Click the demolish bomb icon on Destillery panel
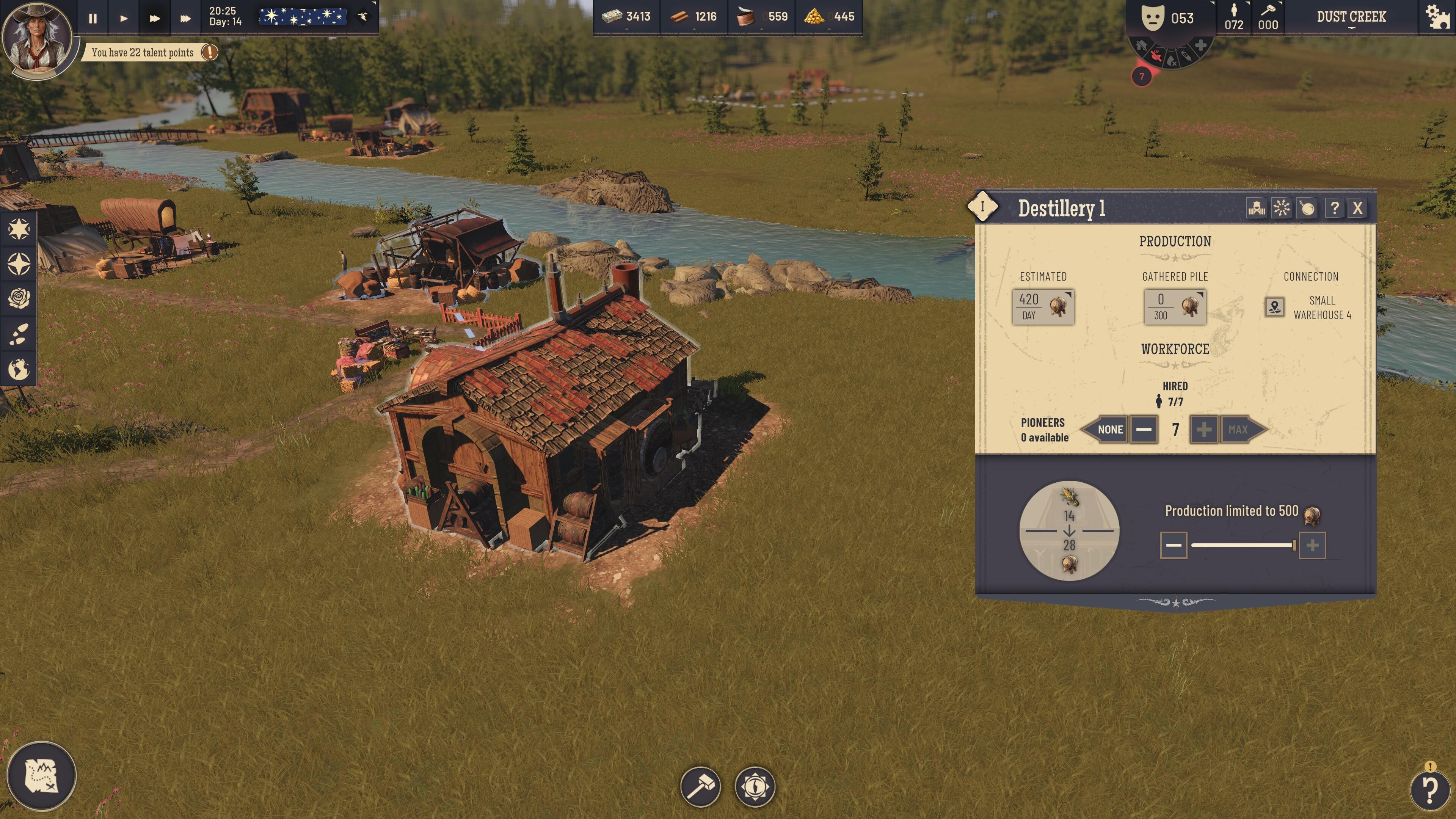The width and height of the screenshot is (1456, 819). [x=1306, y=208]
